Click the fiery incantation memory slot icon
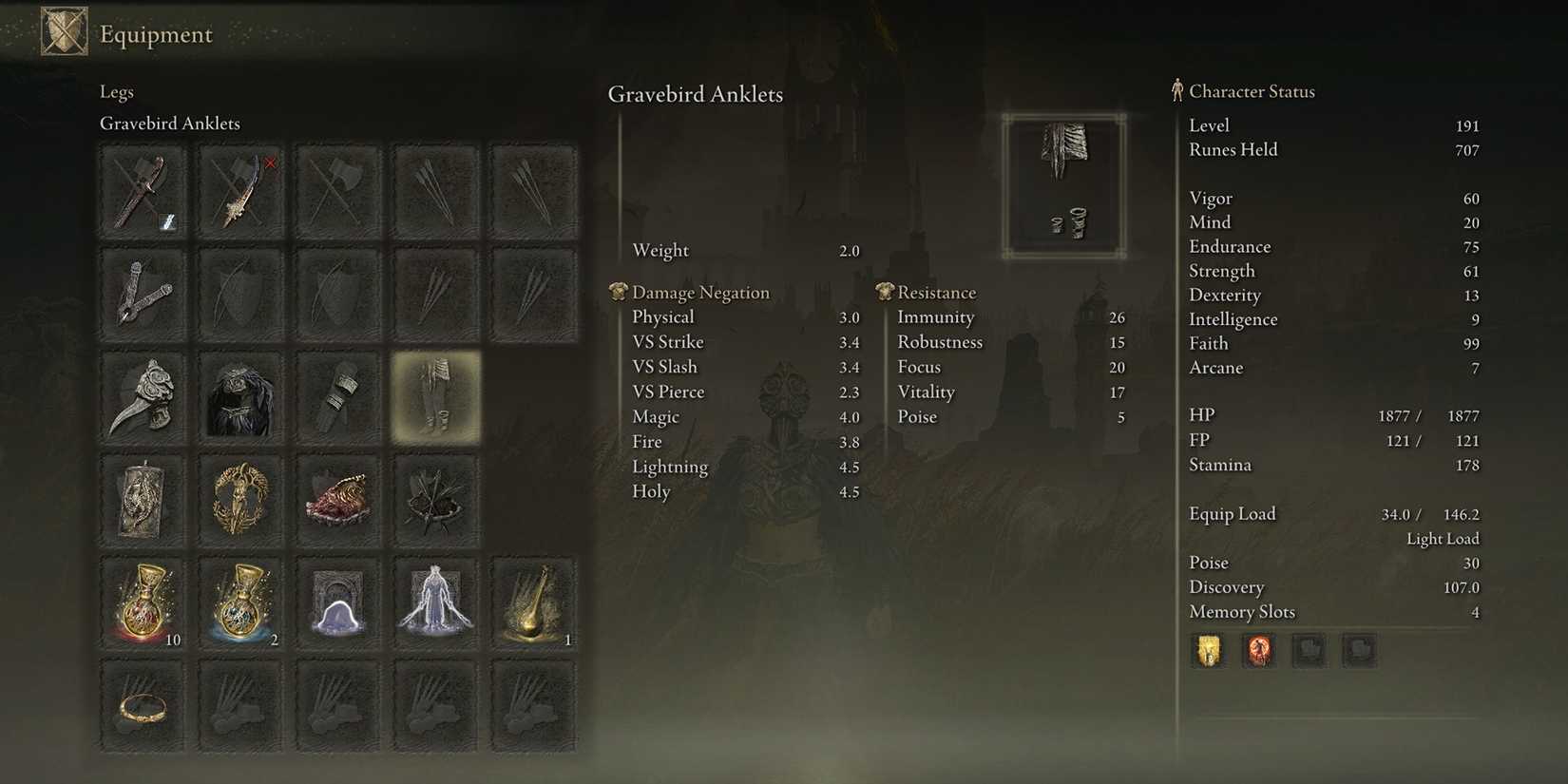 tap(1259, 650)
